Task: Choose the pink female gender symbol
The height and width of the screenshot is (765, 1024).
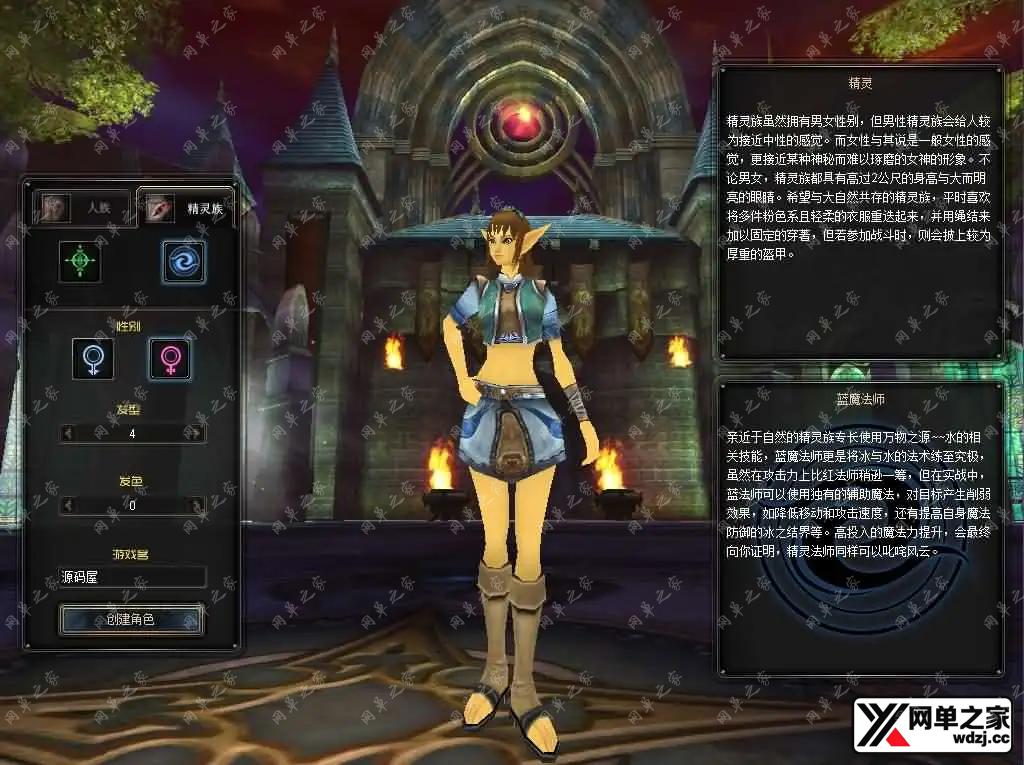Action: 170,359
